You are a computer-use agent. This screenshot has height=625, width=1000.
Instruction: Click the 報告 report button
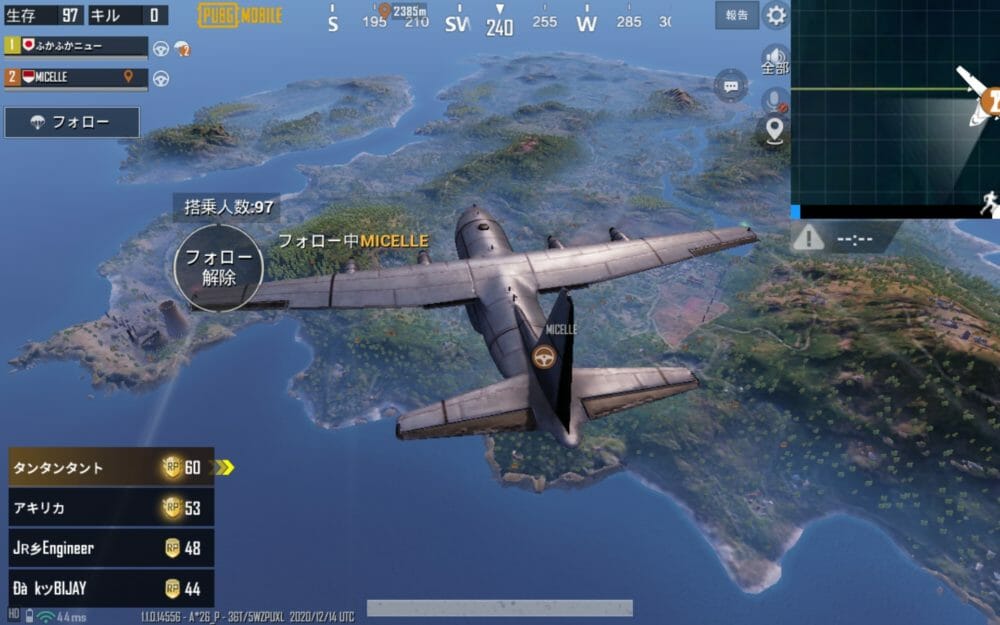tap(737, 15)
